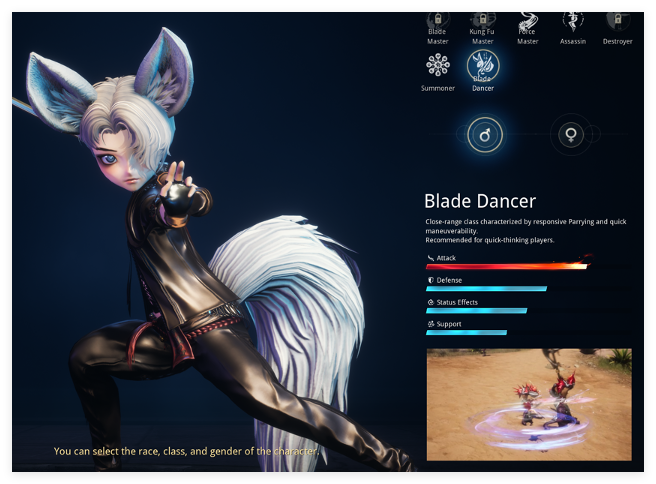Select the Assassin class icon
This screenshot has width=656, height=484.
[x=572, y=21]
